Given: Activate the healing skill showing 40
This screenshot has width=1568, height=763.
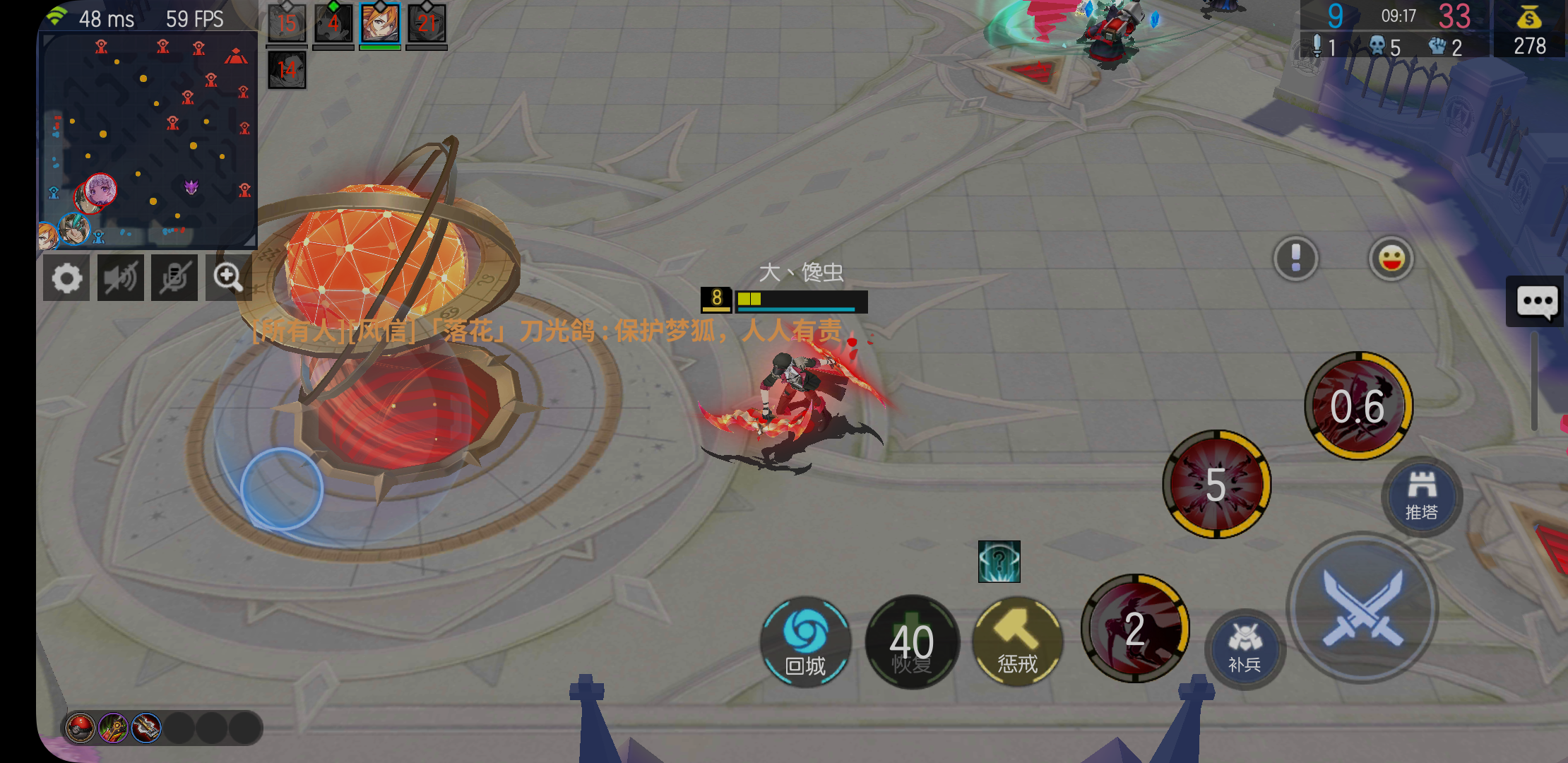Looking at the screenshot, I should [912, 641].
